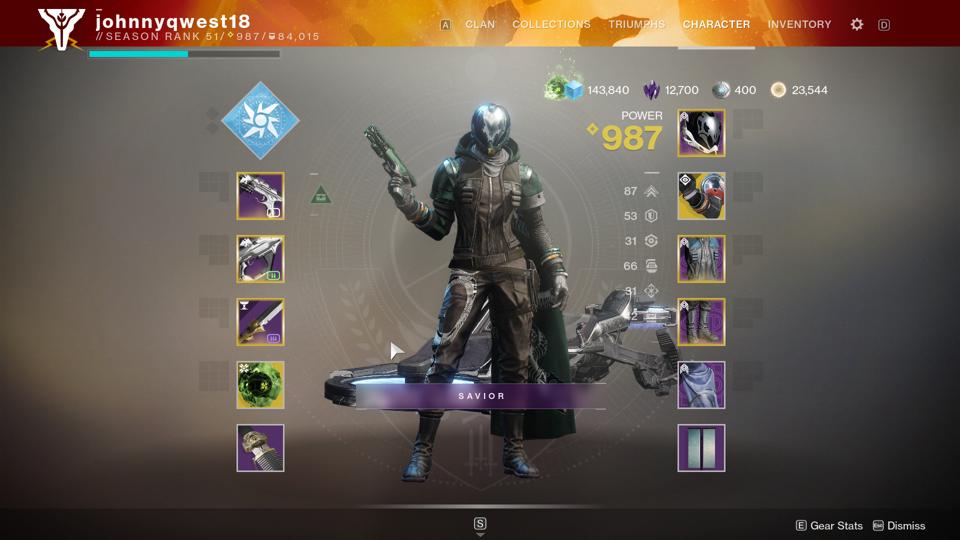Open the emblem slot
960x540 pixels.
(x=701, y=448)
